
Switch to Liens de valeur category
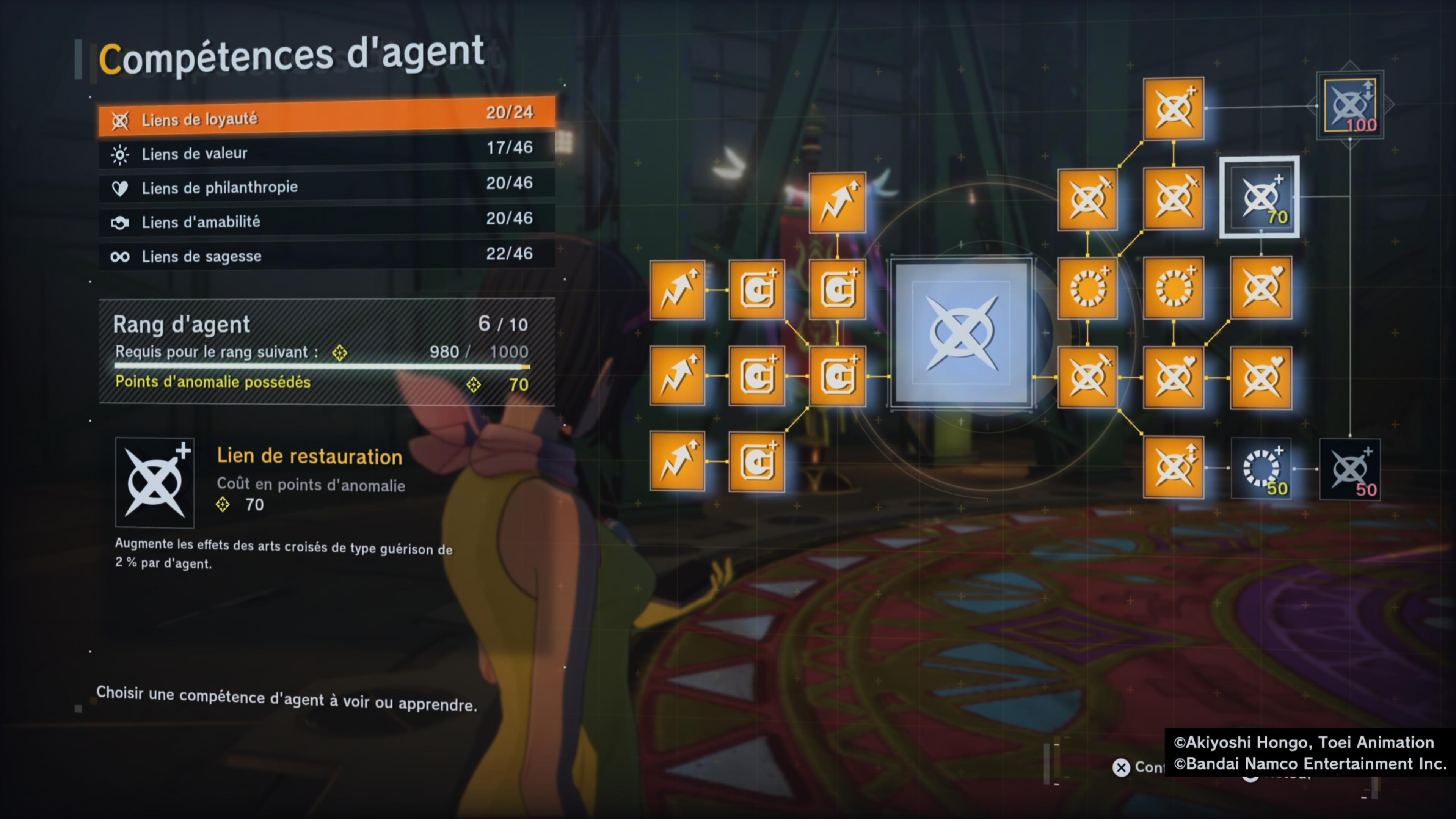(x=326, y=152)
